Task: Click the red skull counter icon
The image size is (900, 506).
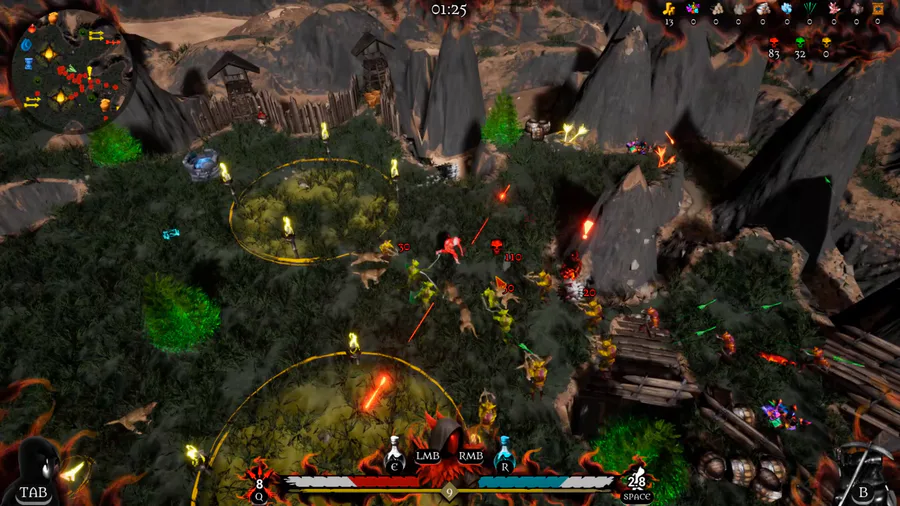Action: coord(774,41)
